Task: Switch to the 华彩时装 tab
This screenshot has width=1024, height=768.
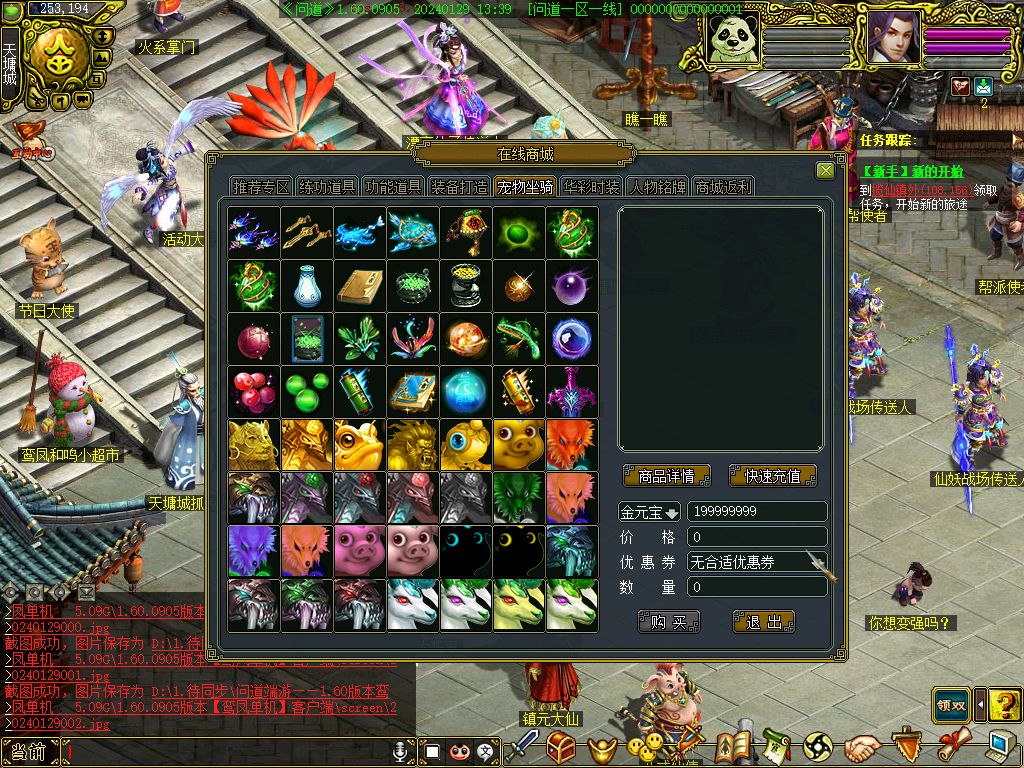Action: pos(591,187)
